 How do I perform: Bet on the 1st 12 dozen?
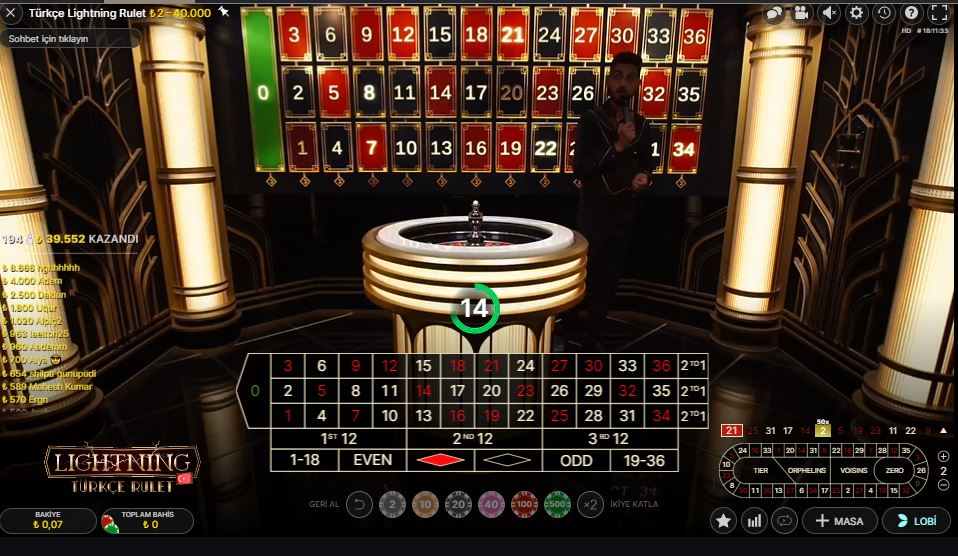pyautogui.click(x=338, y=439)
